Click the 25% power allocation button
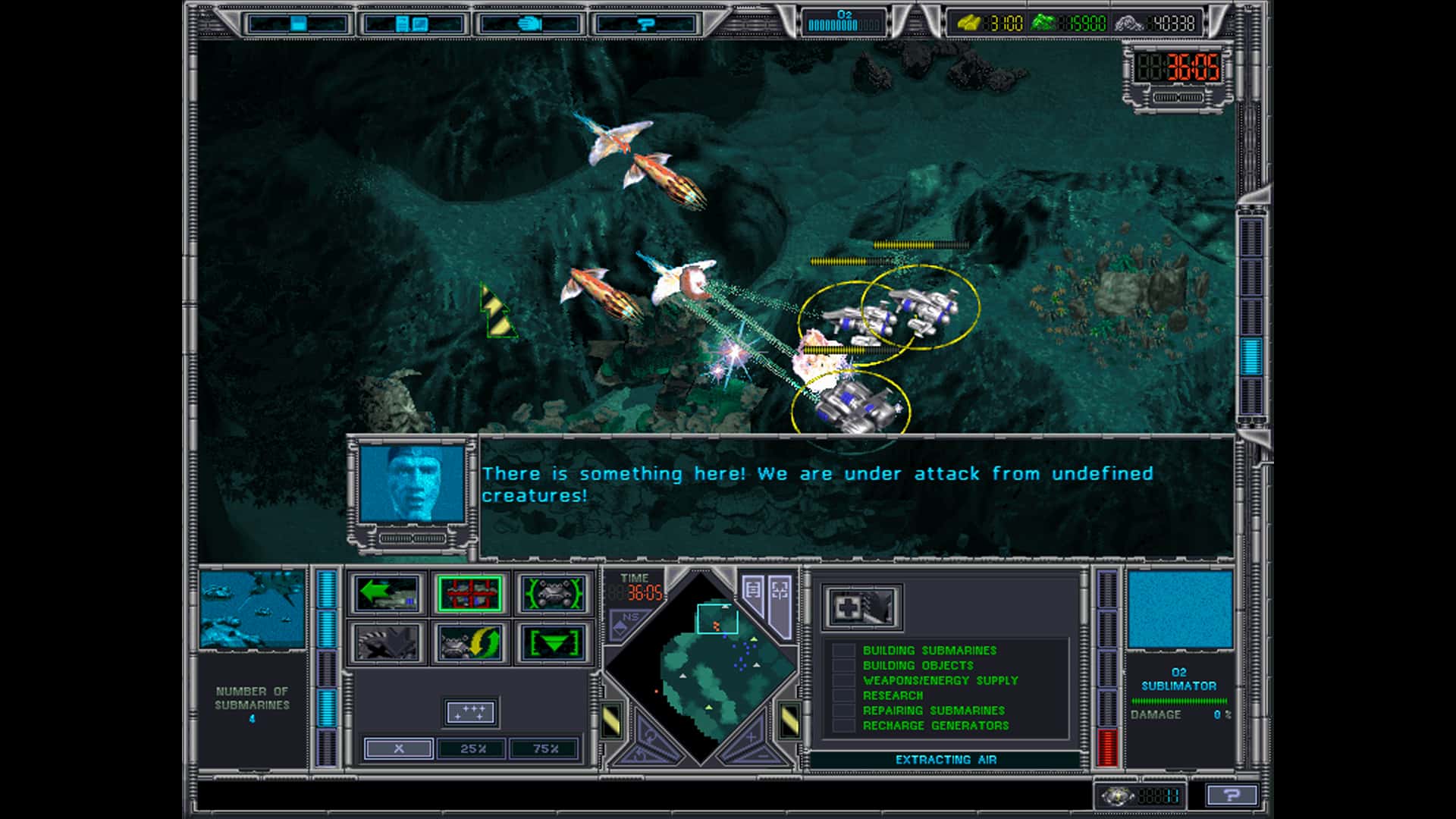 click(471, 748)
